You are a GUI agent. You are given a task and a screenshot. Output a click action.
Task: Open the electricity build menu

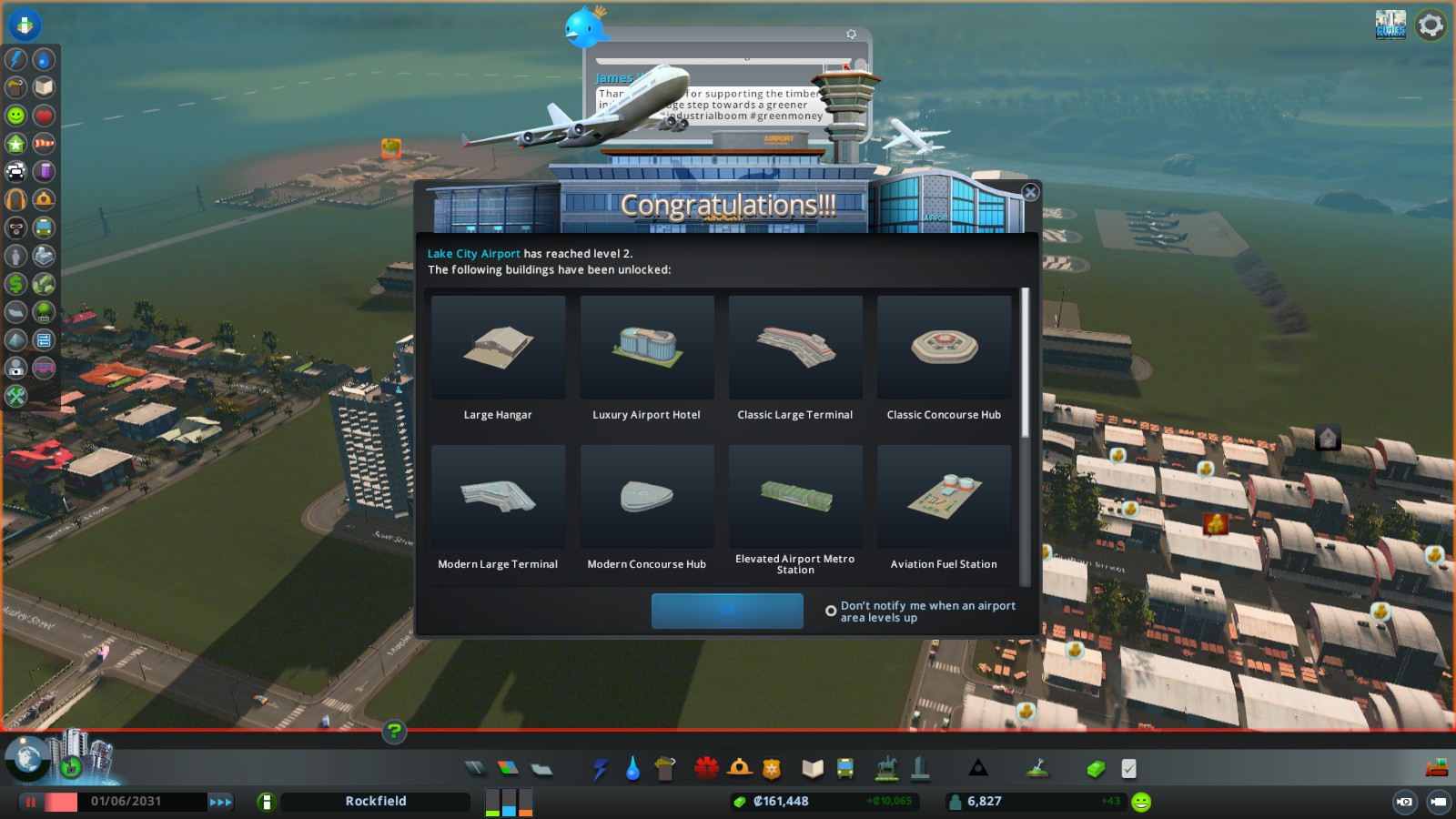click(601, 769)
